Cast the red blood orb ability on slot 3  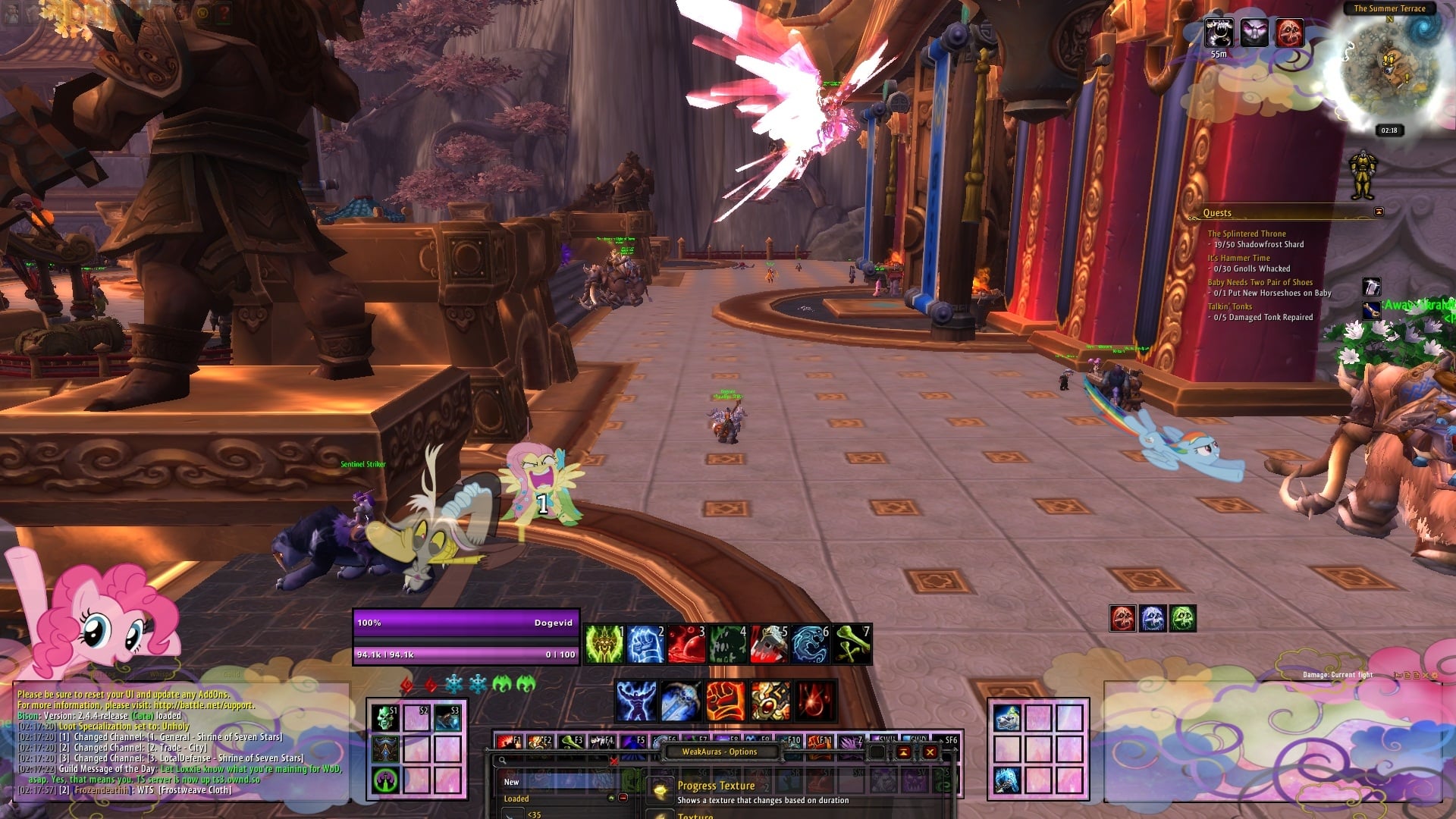pos(686,644)
